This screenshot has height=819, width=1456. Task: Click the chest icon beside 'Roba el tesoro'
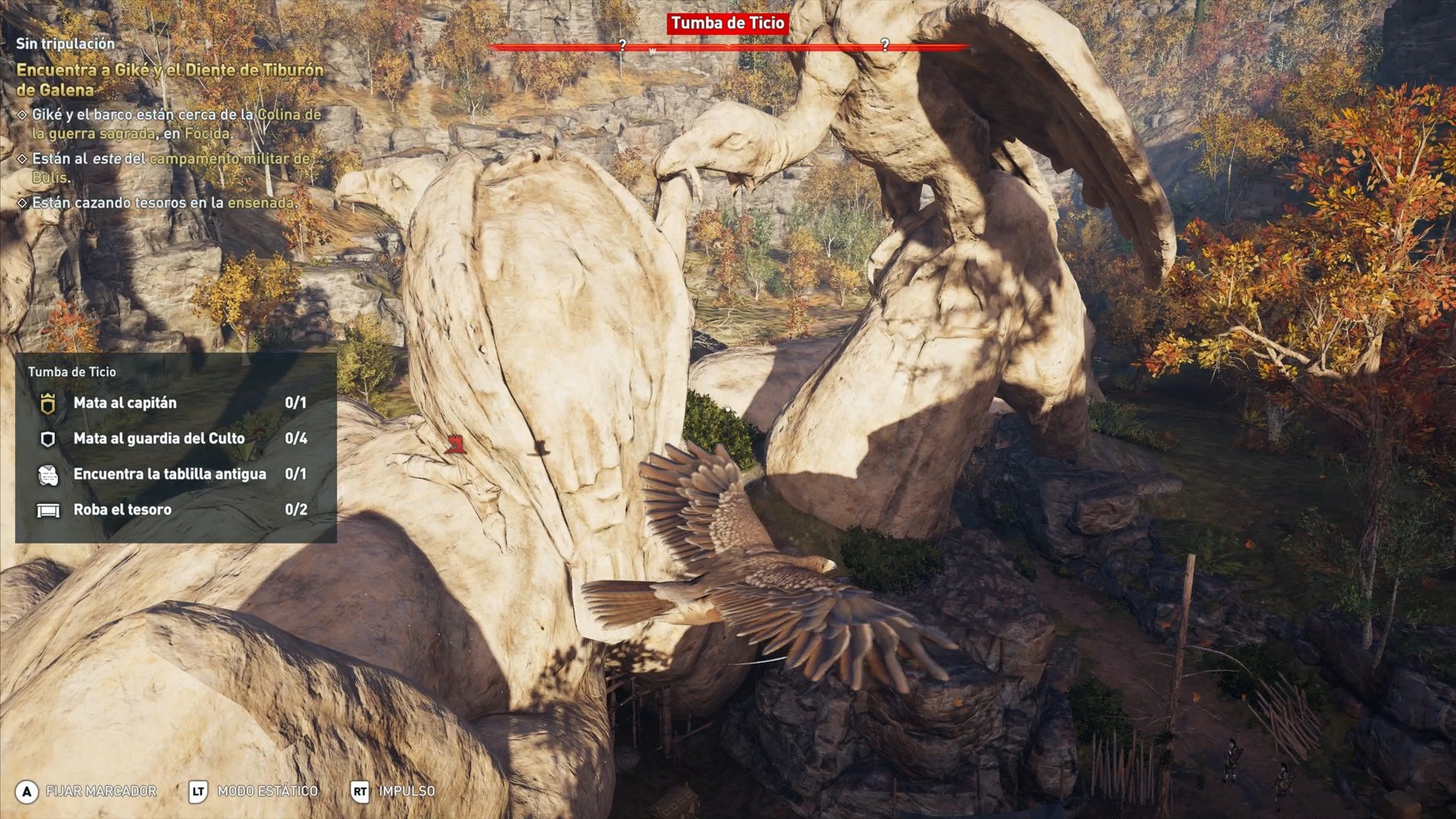click(48, 510)
